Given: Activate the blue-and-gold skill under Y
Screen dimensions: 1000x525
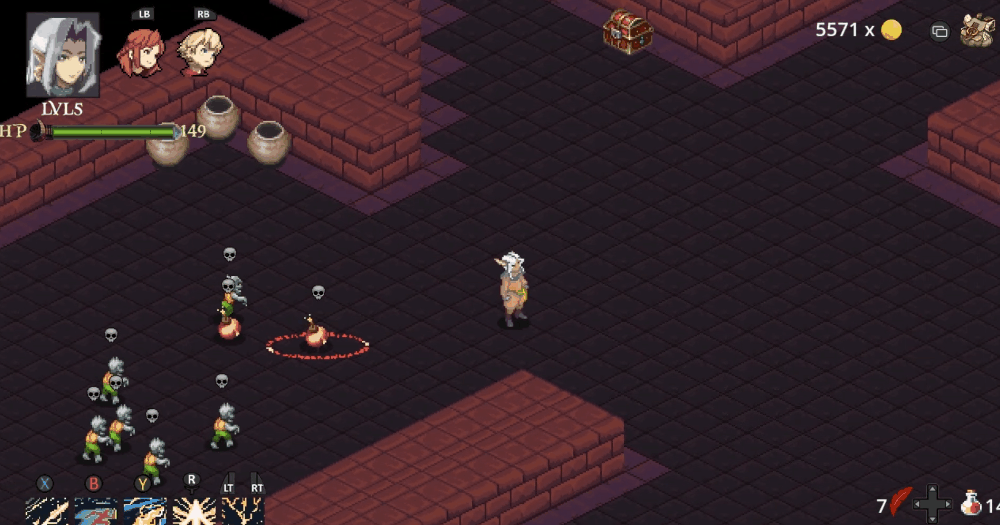Looking at the screenshot, I should pos(144,511).
